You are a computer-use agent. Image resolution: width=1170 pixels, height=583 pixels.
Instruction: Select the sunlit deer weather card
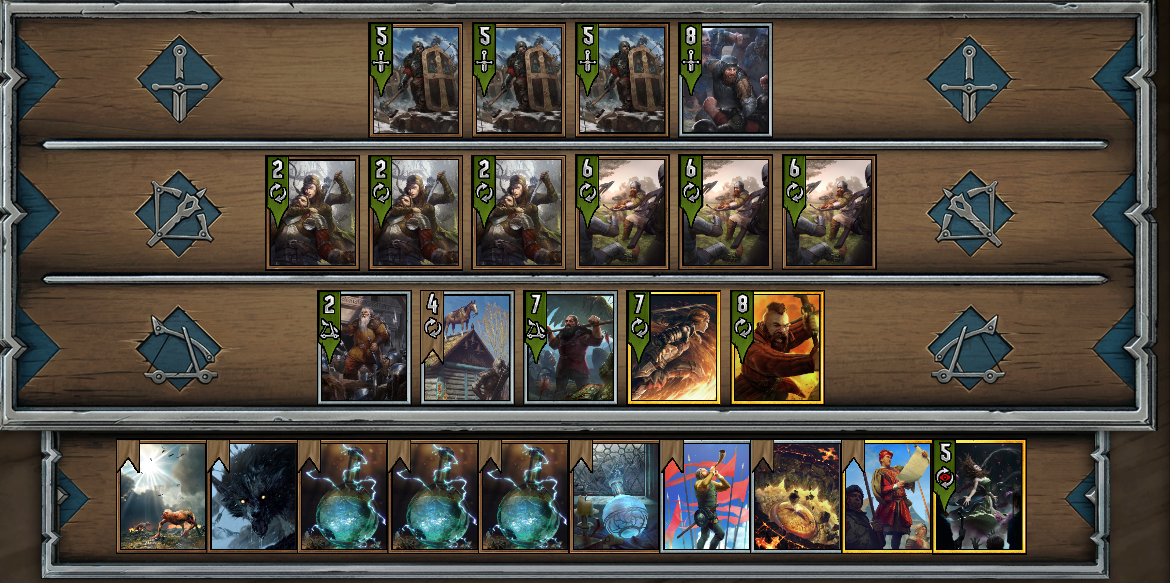tap(161, 497)
